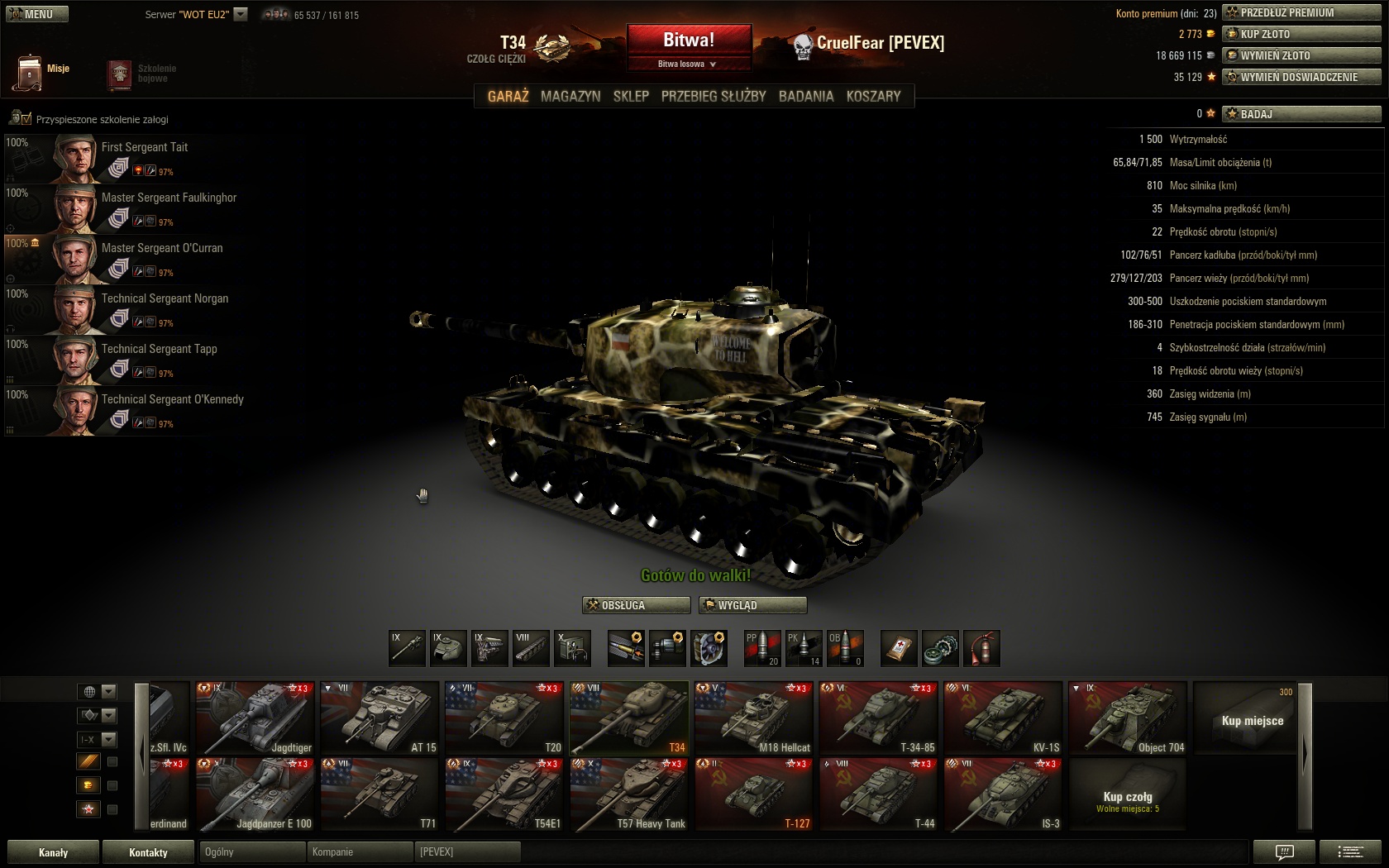Open the MENU button
This screenshot has width=1389, height=868.
click(x=37, y=14)
